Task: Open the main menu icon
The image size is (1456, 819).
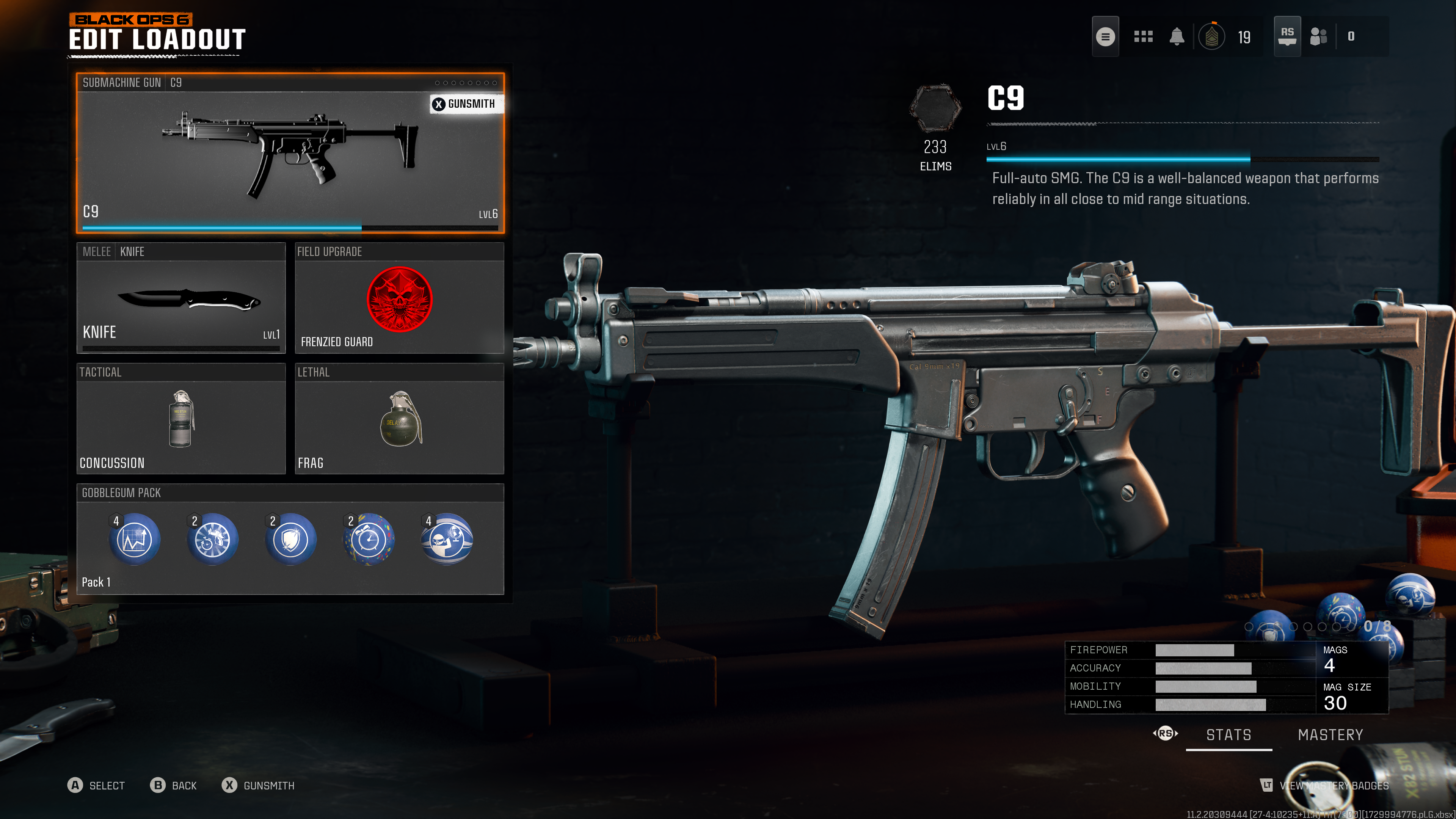Action: [1105, 37]
